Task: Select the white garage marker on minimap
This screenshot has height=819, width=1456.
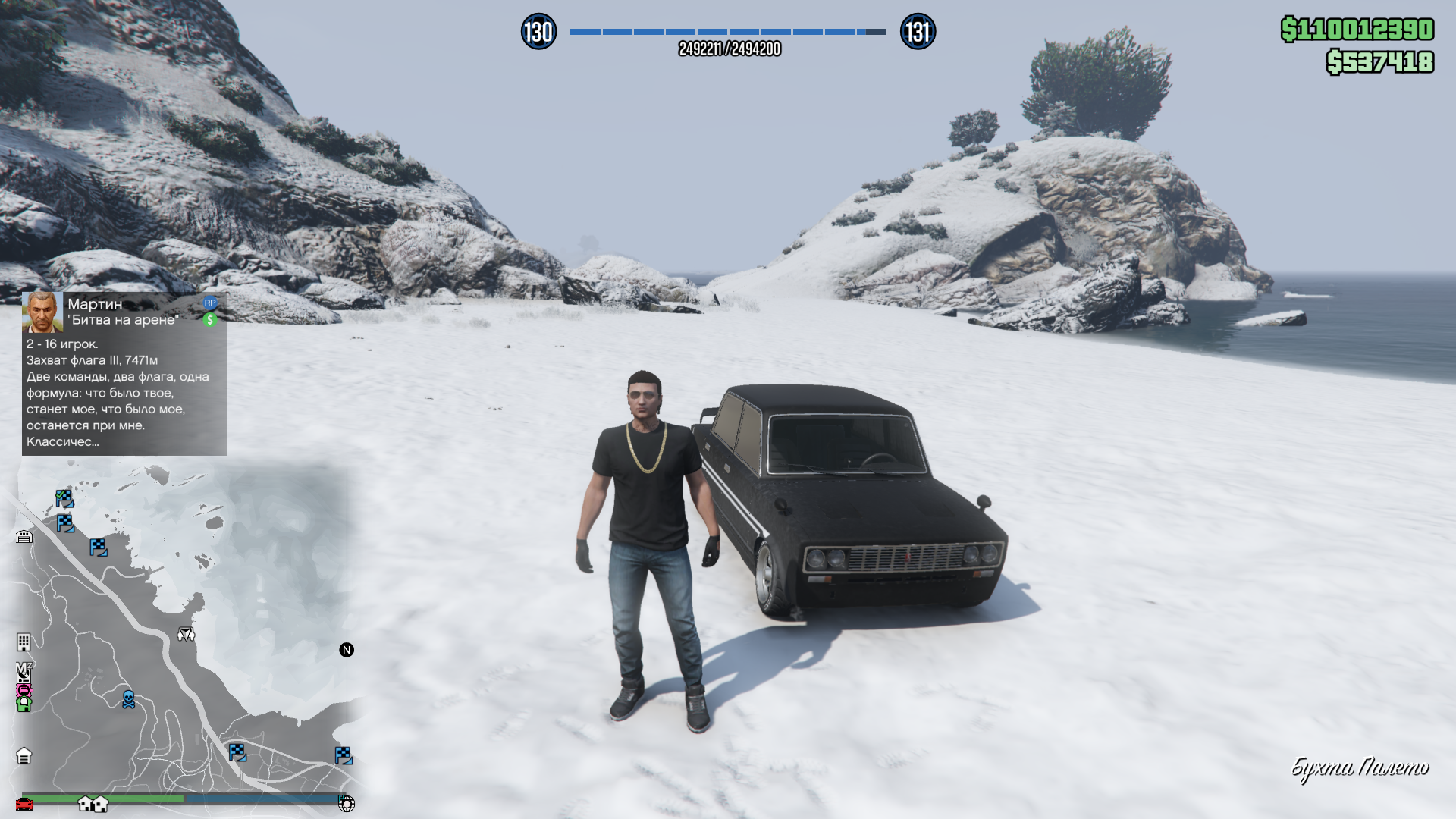Action: [24, 537]
